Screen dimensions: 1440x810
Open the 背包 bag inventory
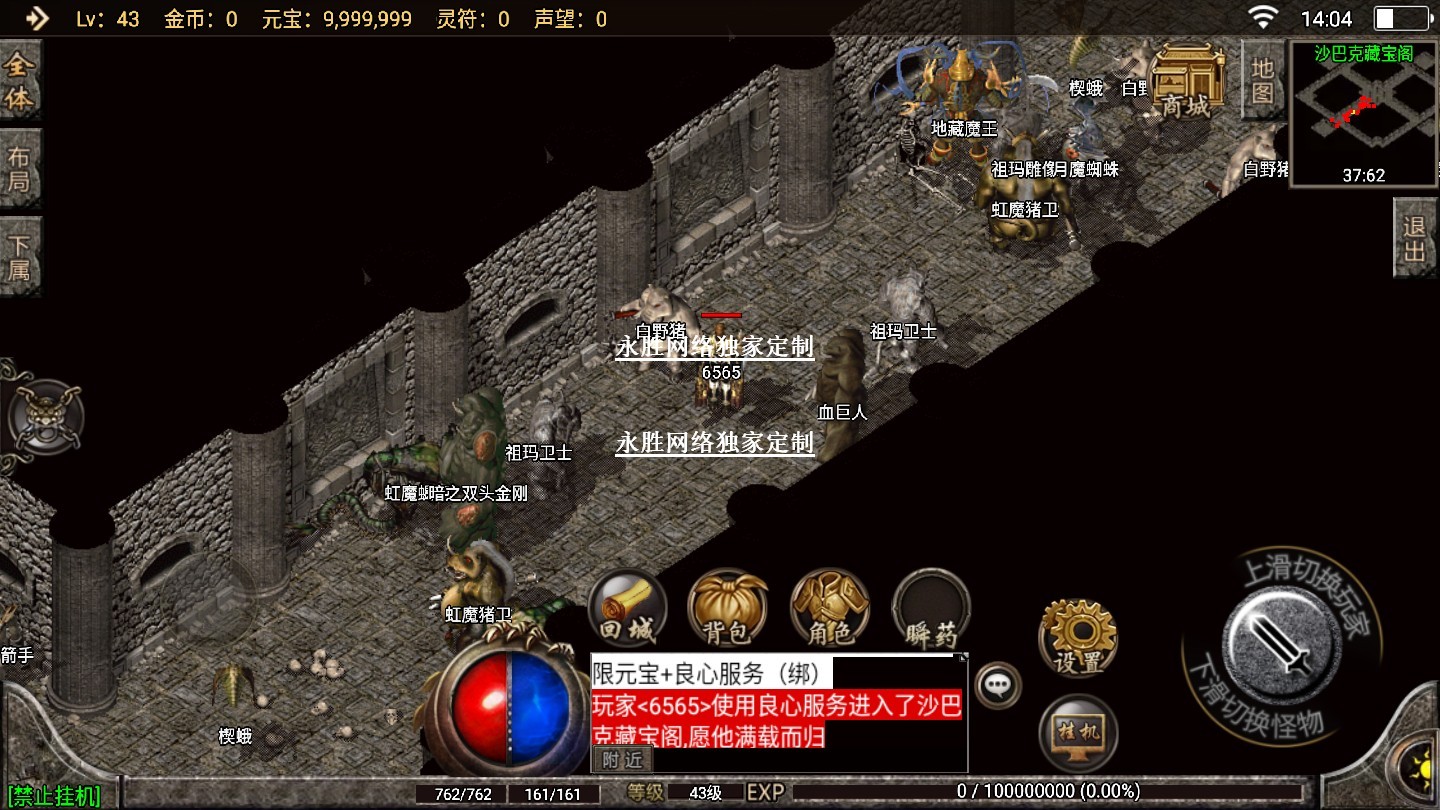[727, 609]
